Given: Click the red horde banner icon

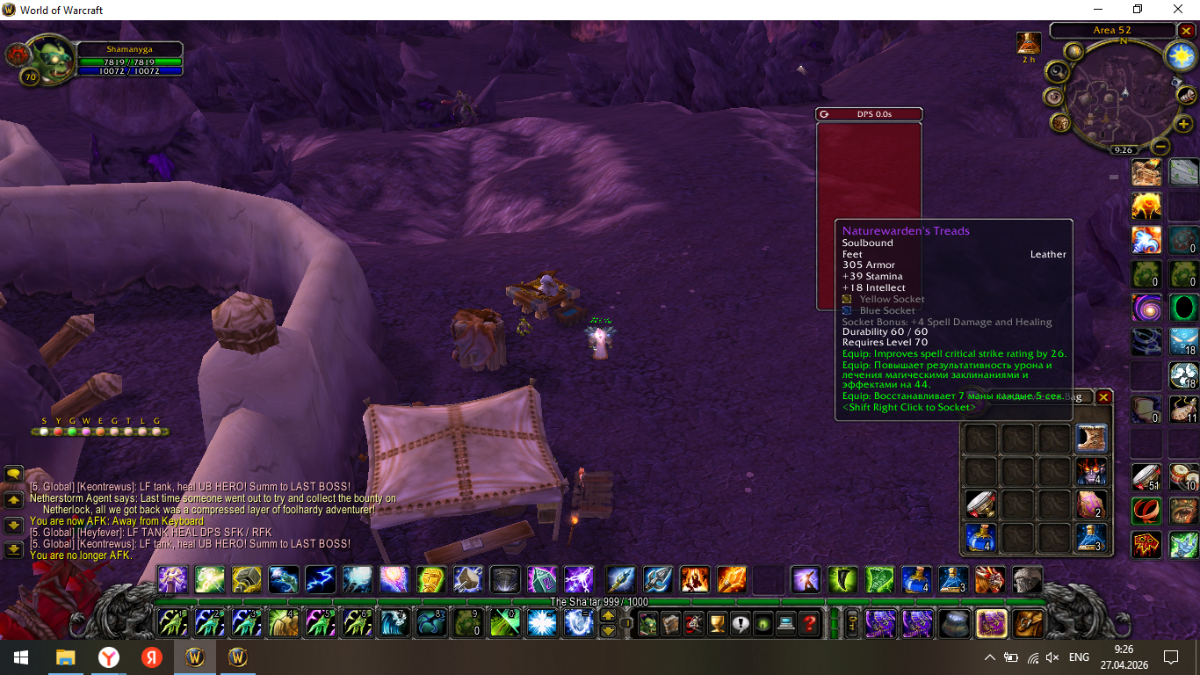Looking at the screenshot, I should (x=1147, y=544).
